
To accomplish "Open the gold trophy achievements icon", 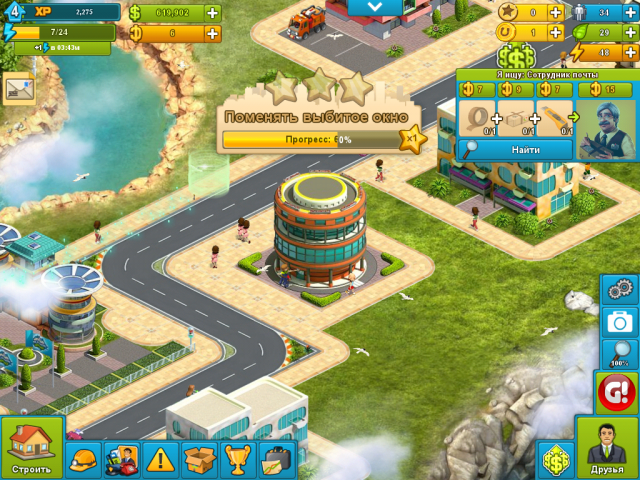I will click(237, 460).
